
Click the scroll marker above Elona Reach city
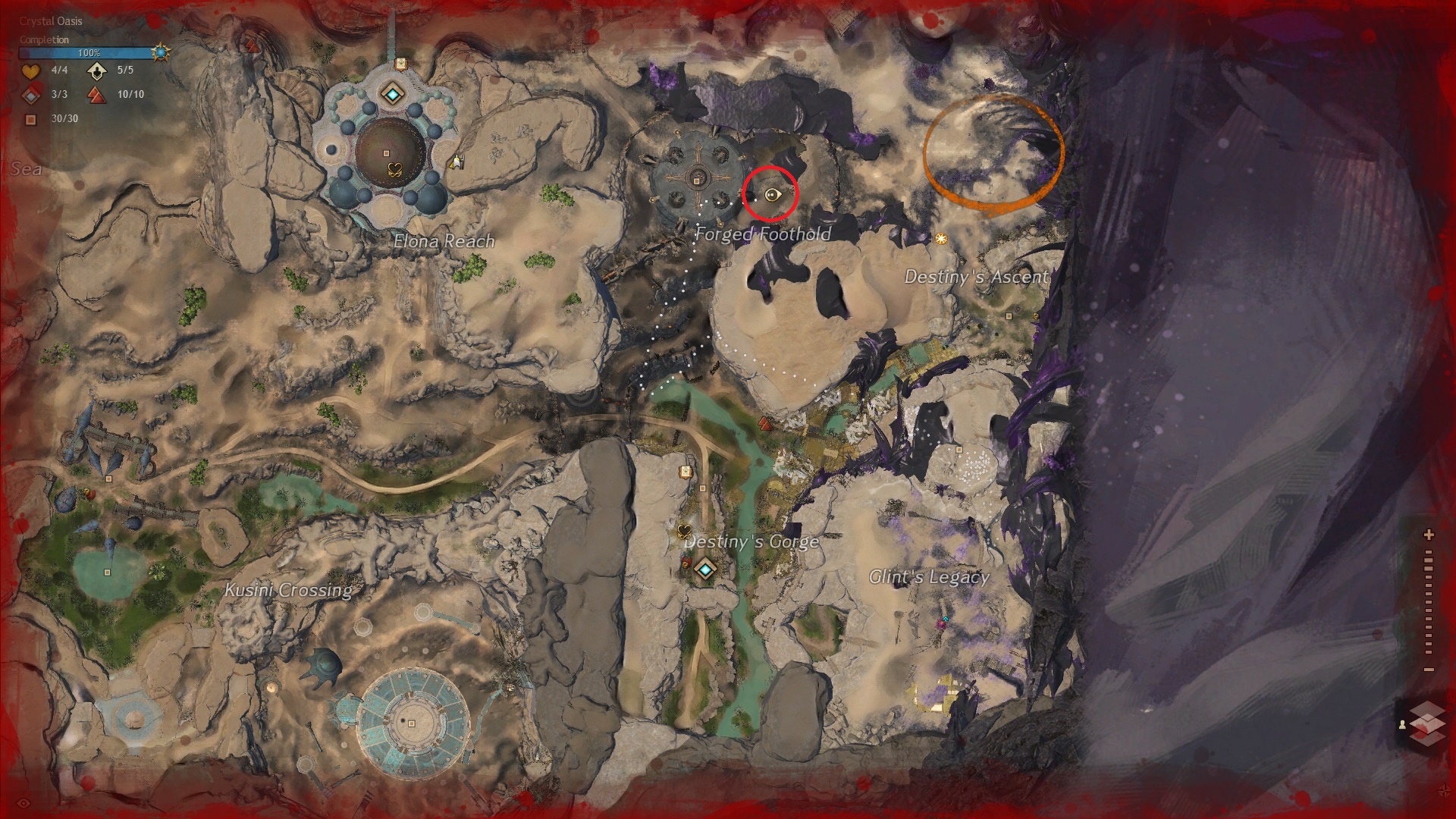401,64
